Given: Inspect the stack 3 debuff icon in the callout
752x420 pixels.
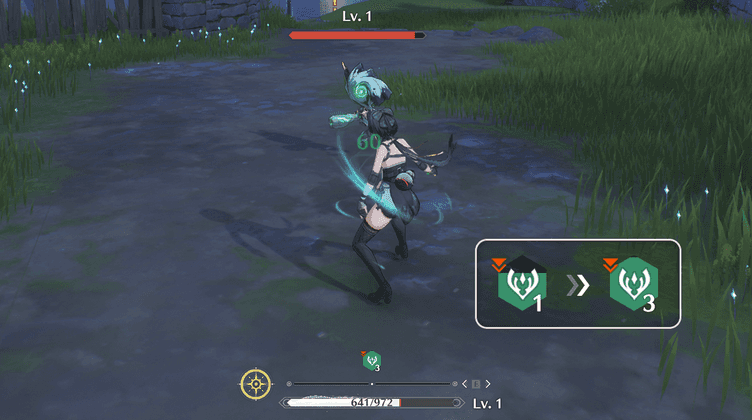Looking at the screenshot, I should tap(633, 284).
